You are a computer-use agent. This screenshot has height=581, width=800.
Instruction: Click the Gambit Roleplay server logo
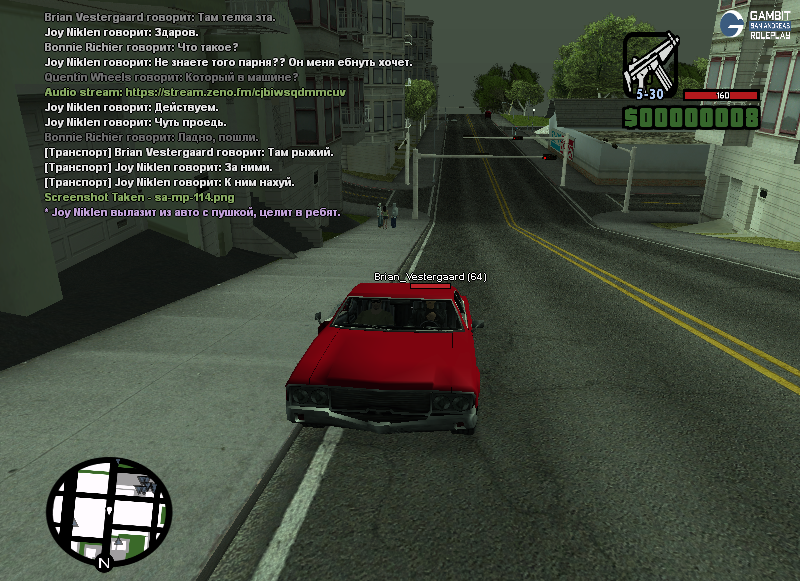pyautogui.click(x=758, y=23)
